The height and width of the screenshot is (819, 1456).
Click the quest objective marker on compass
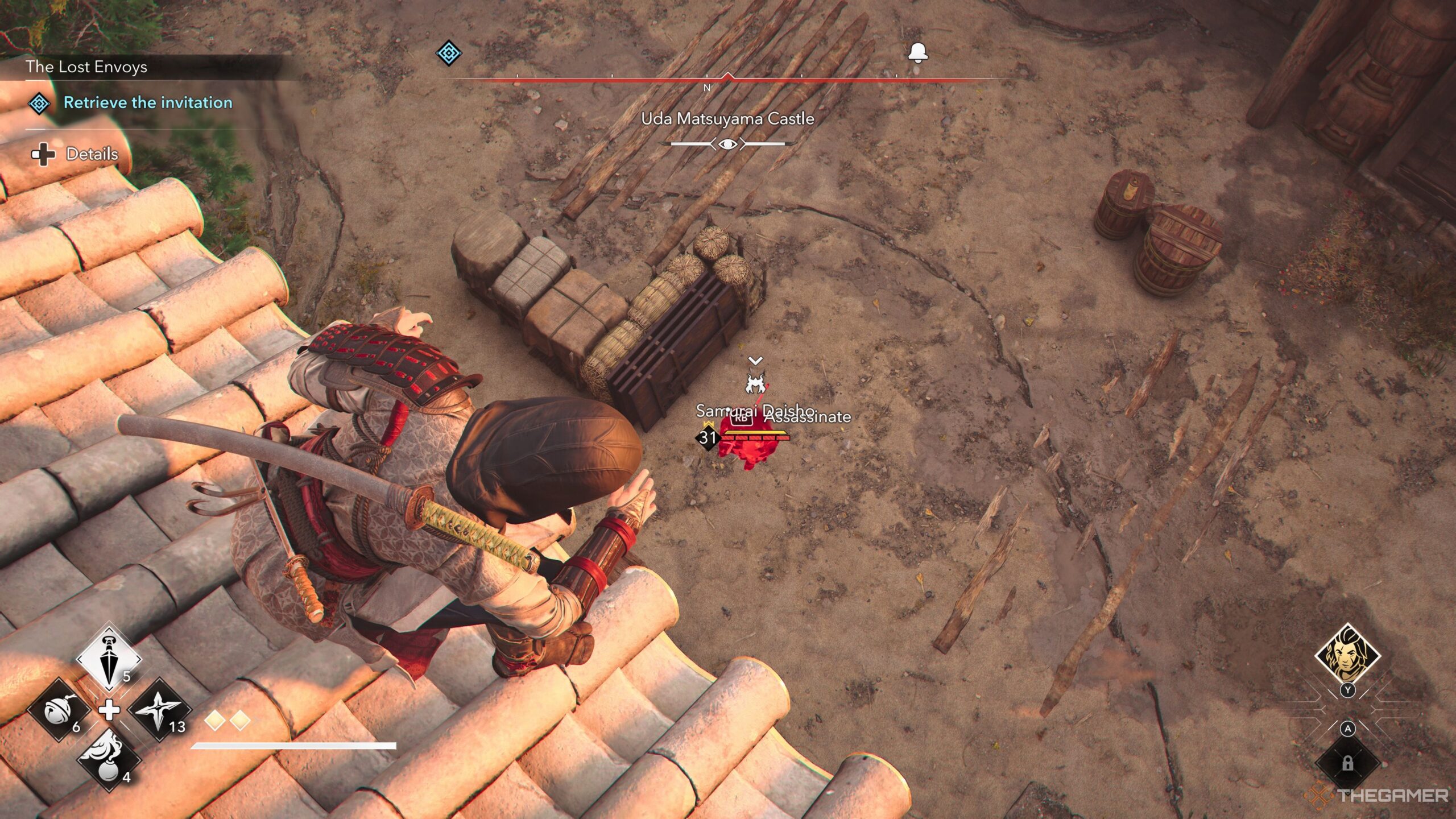pyautogui.click(x=448, y=53)
